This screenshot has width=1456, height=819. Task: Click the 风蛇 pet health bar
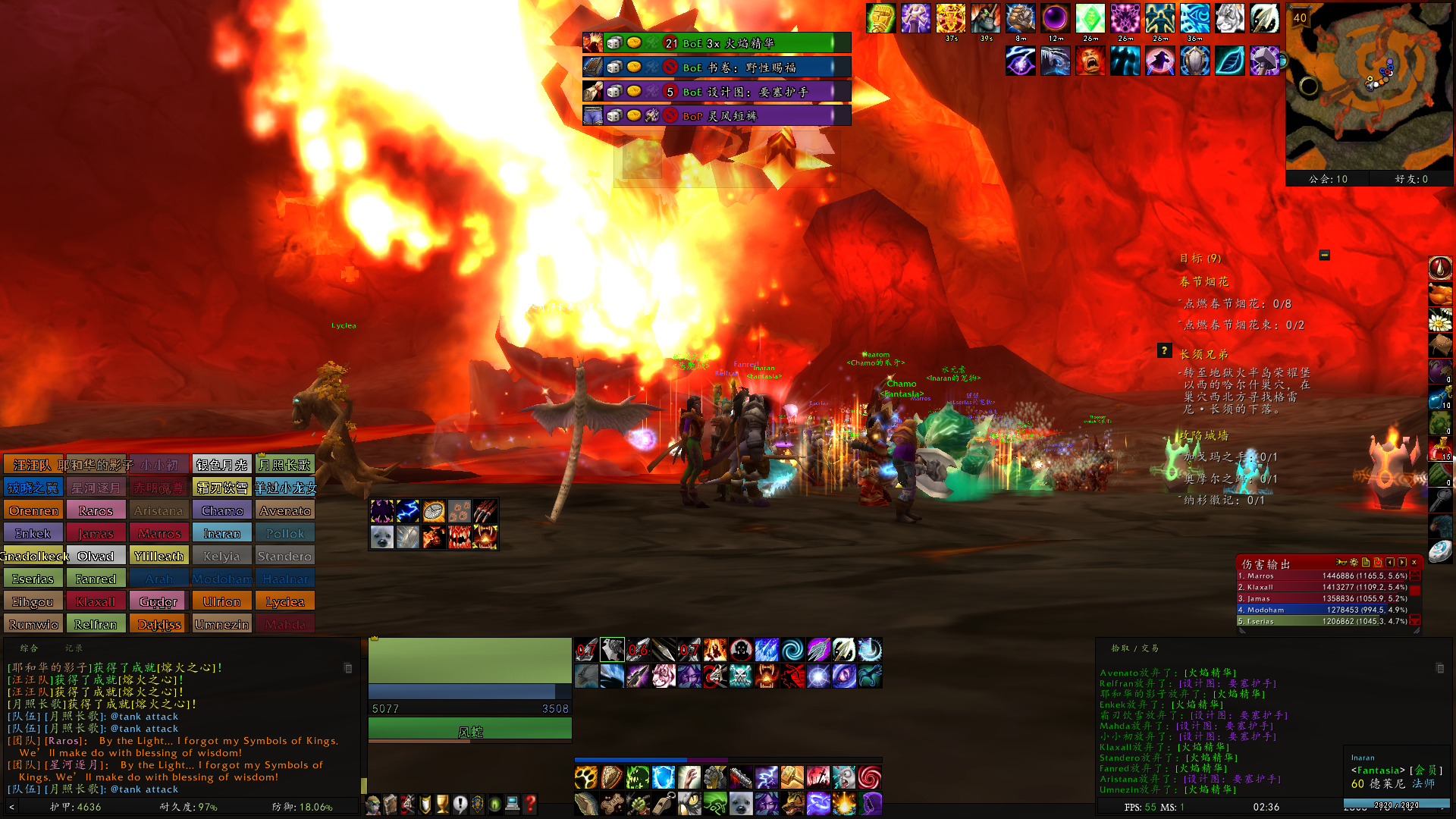[469, 728]
